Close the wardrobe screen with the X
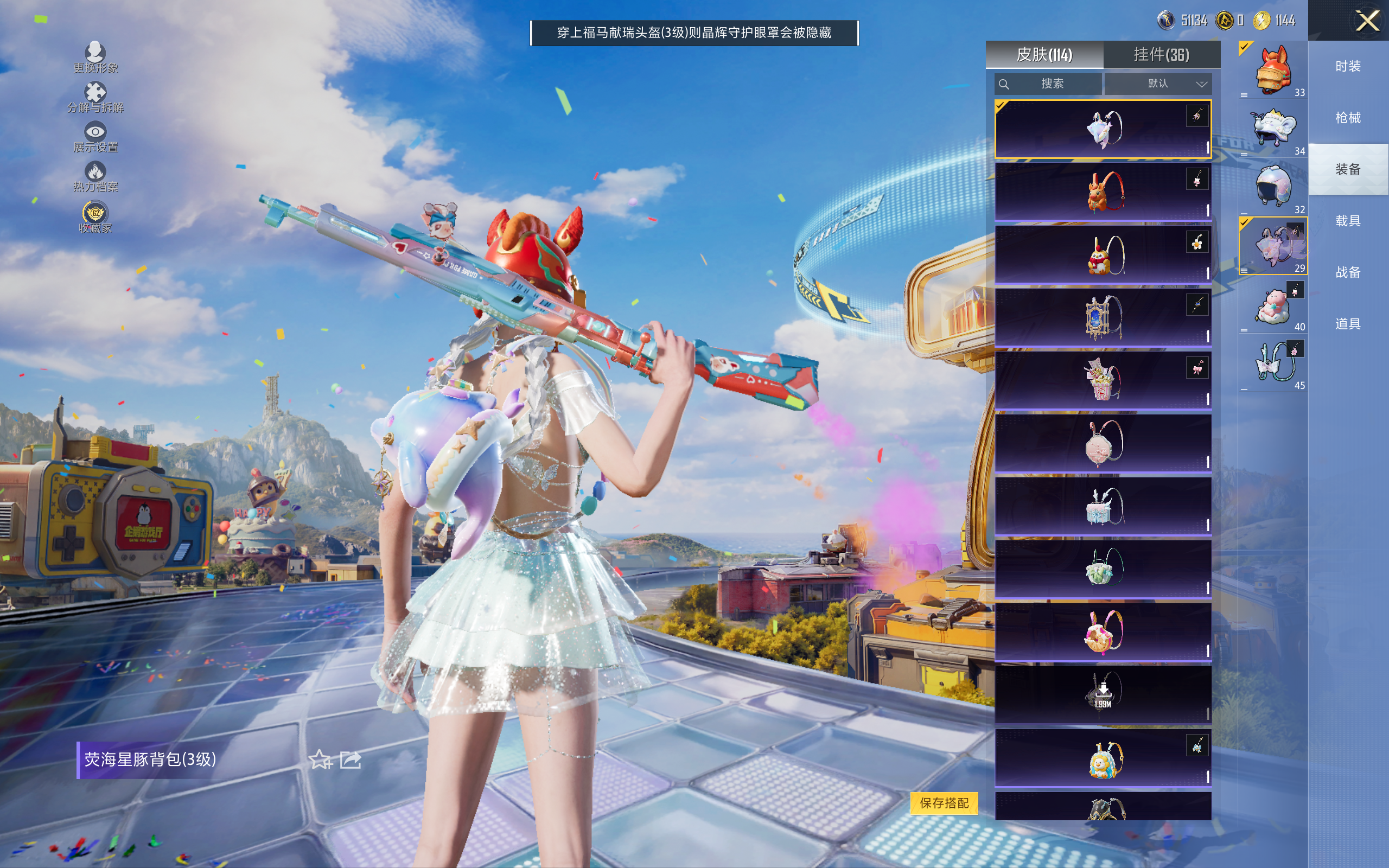 1367,21
